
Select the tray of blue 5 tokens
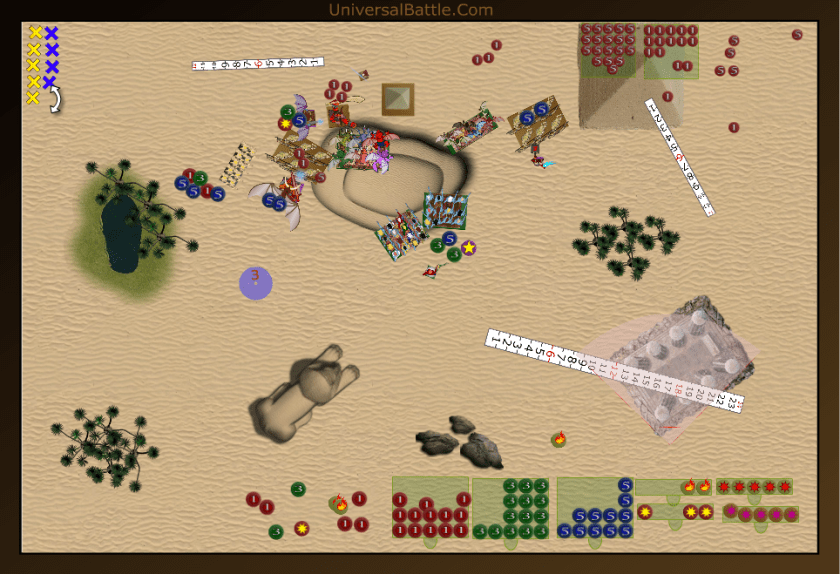pos(596,508)
